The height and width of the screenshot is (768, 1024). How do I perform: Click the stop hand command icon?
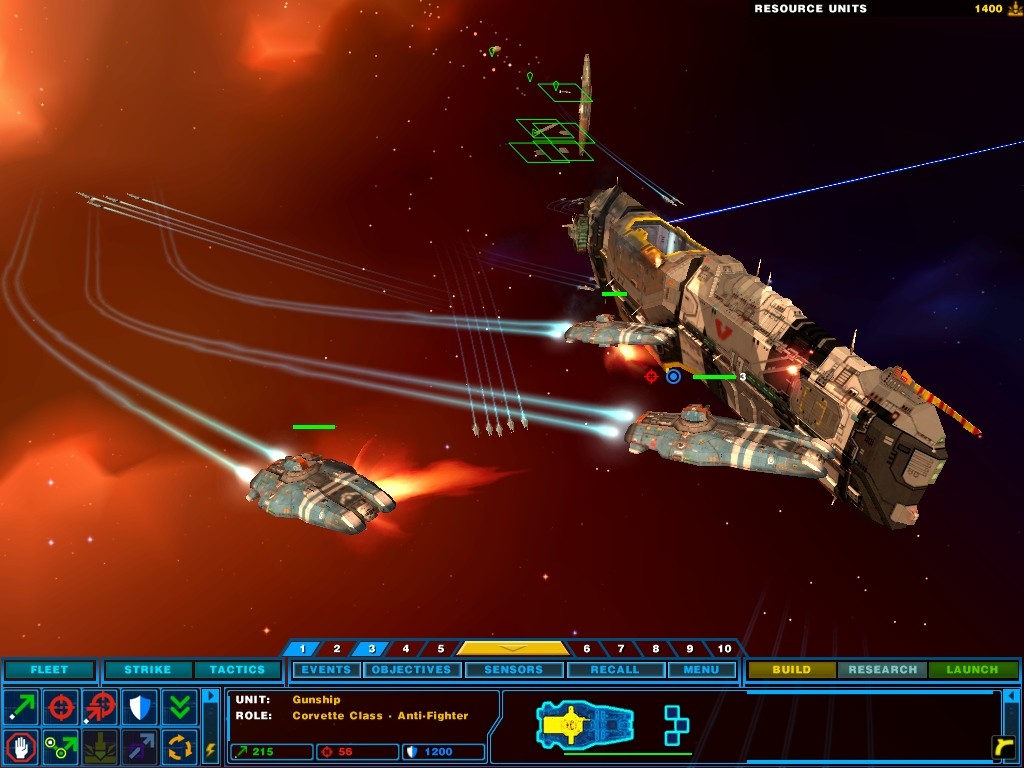point(21,746)
